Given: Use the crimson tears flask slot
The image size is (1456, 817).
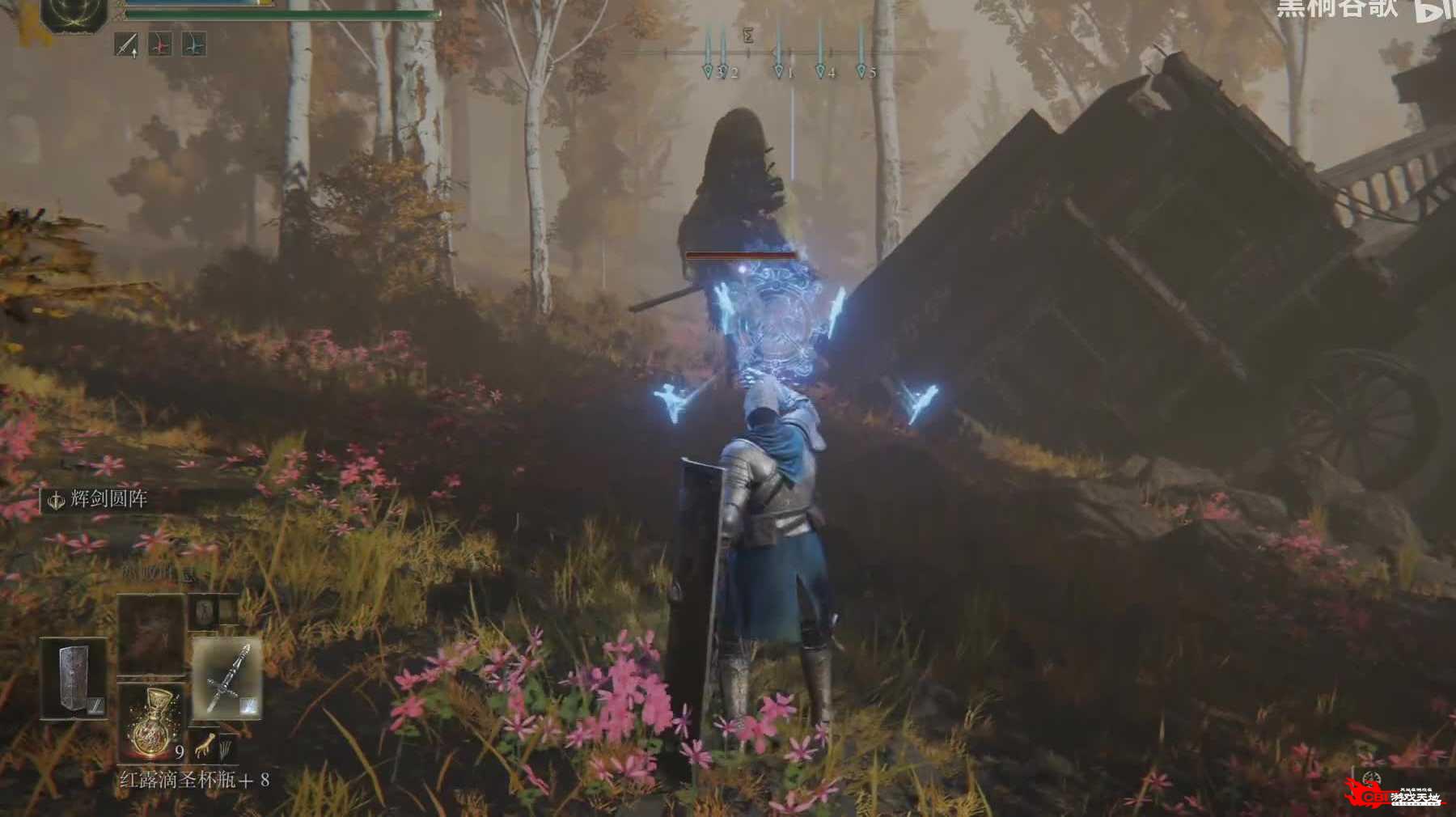Looking at the screenshot, I should (x=150, y=722).
